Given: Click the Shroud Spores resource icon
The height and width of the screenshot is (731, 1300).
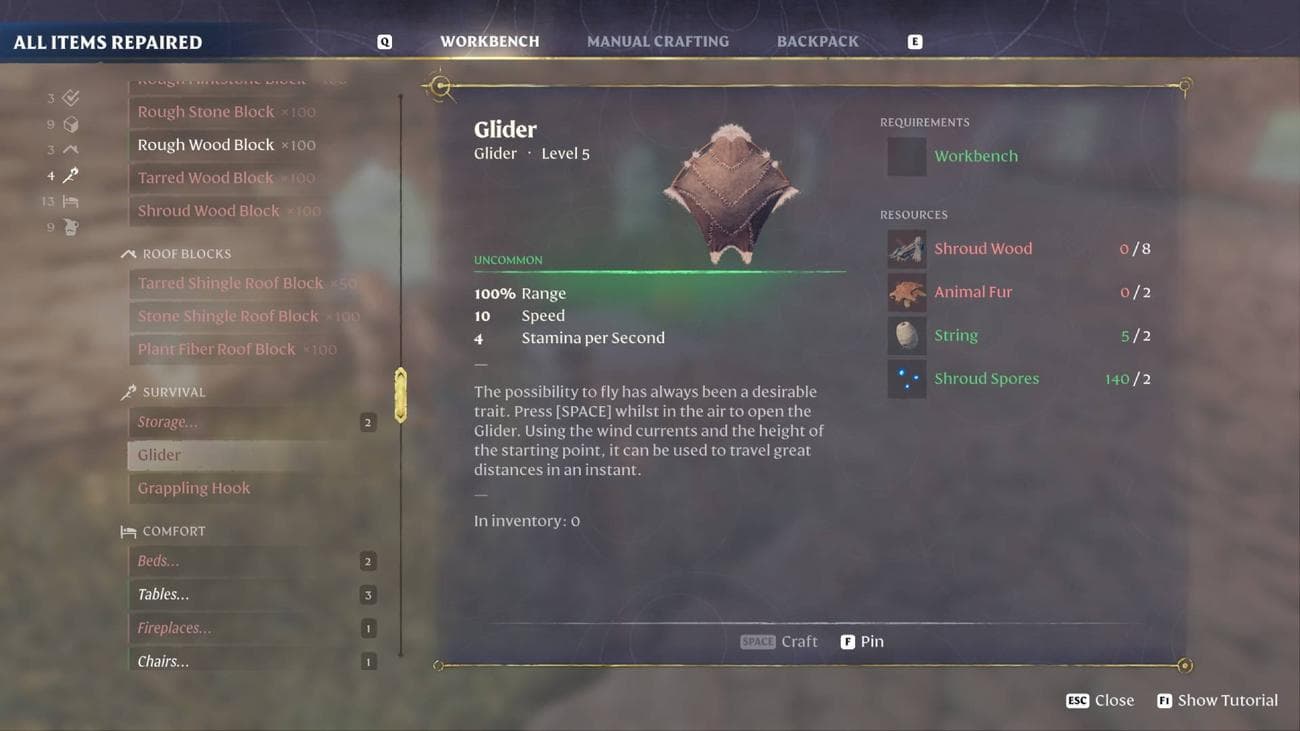Looking at the screenshot, I should [x=906, y=378].
